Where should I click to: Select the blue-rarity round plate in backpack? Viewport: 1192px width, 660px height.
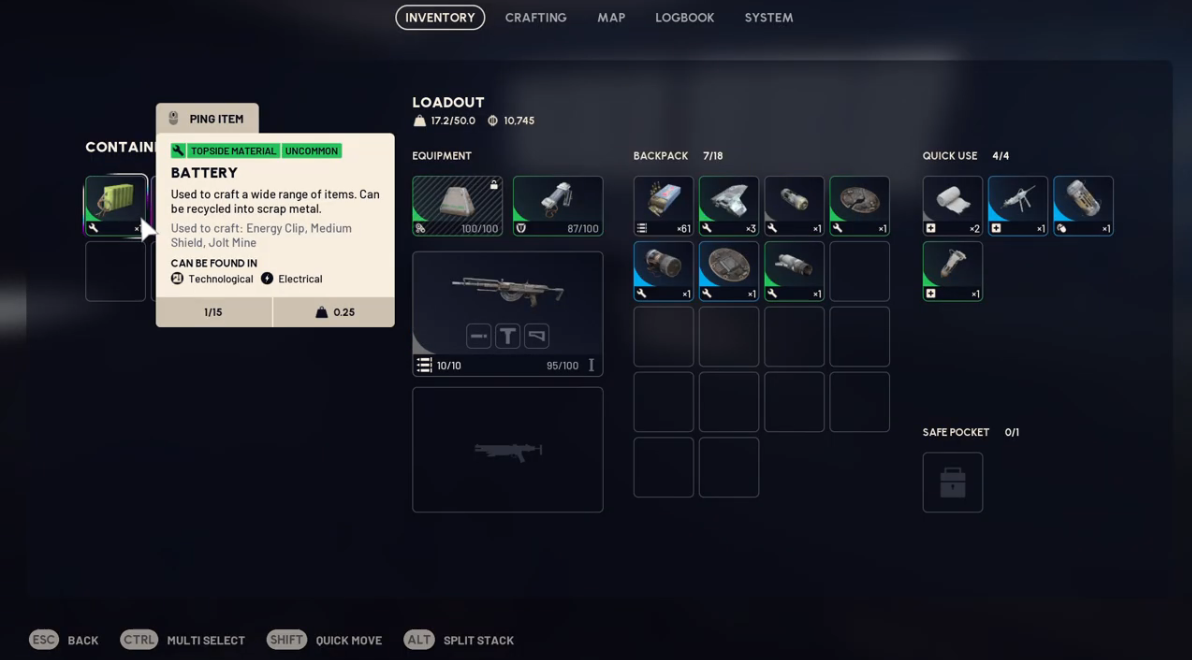click(729, 271)
